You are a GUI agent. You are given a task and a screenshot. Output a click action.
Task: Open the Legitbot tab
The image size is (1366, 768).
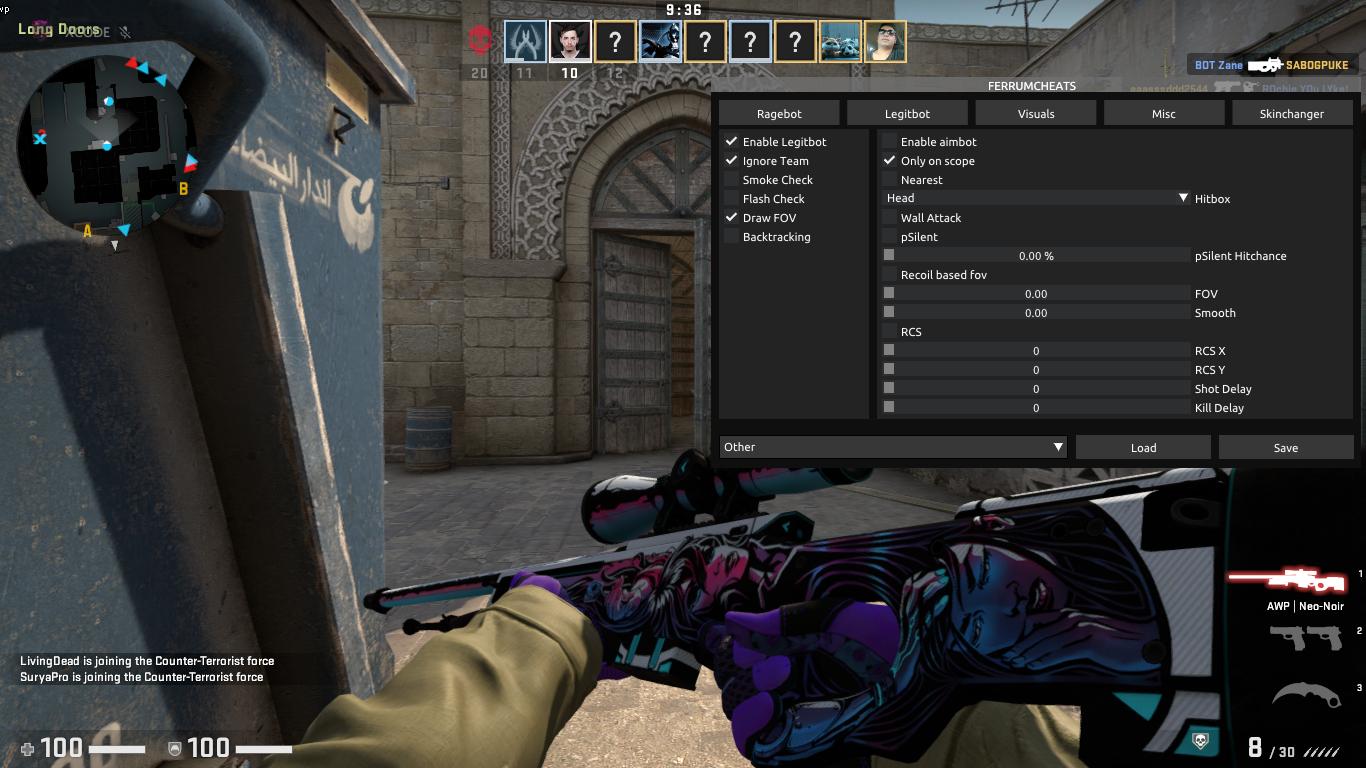907,113
